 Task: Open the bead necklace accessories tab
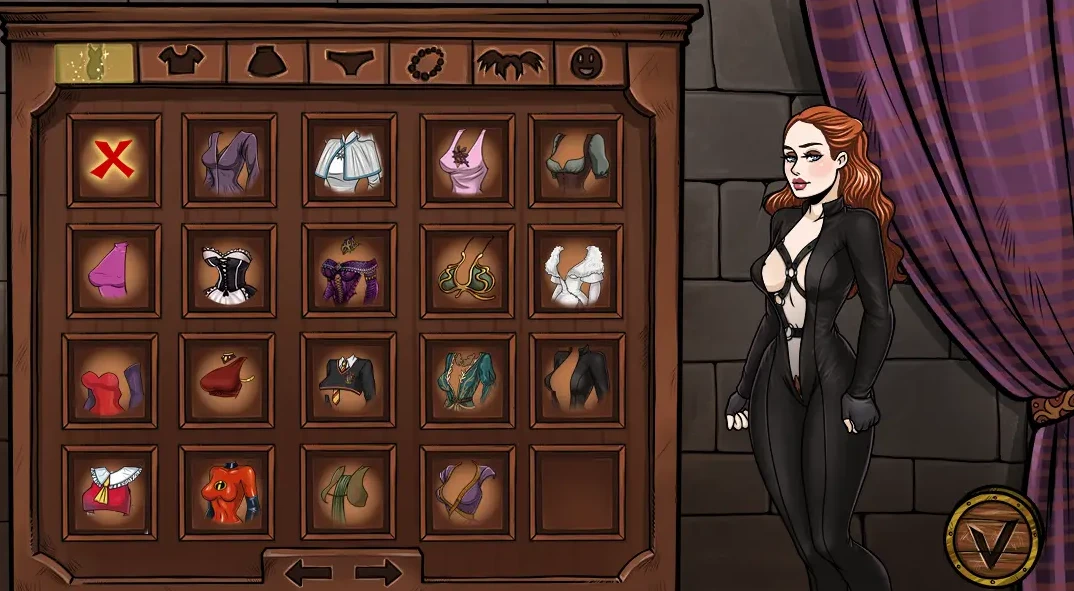[430, 63]
